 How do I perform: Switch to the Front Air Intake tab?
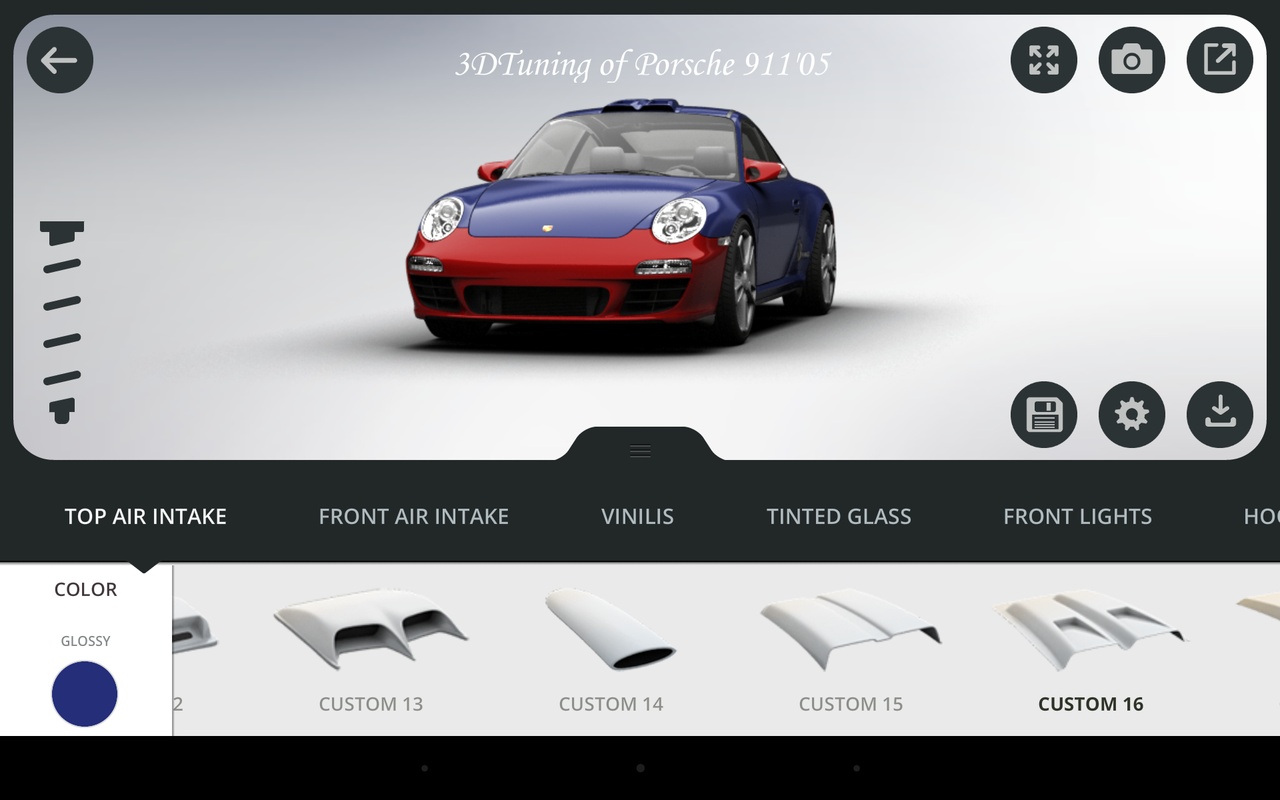tap(413, 516)
